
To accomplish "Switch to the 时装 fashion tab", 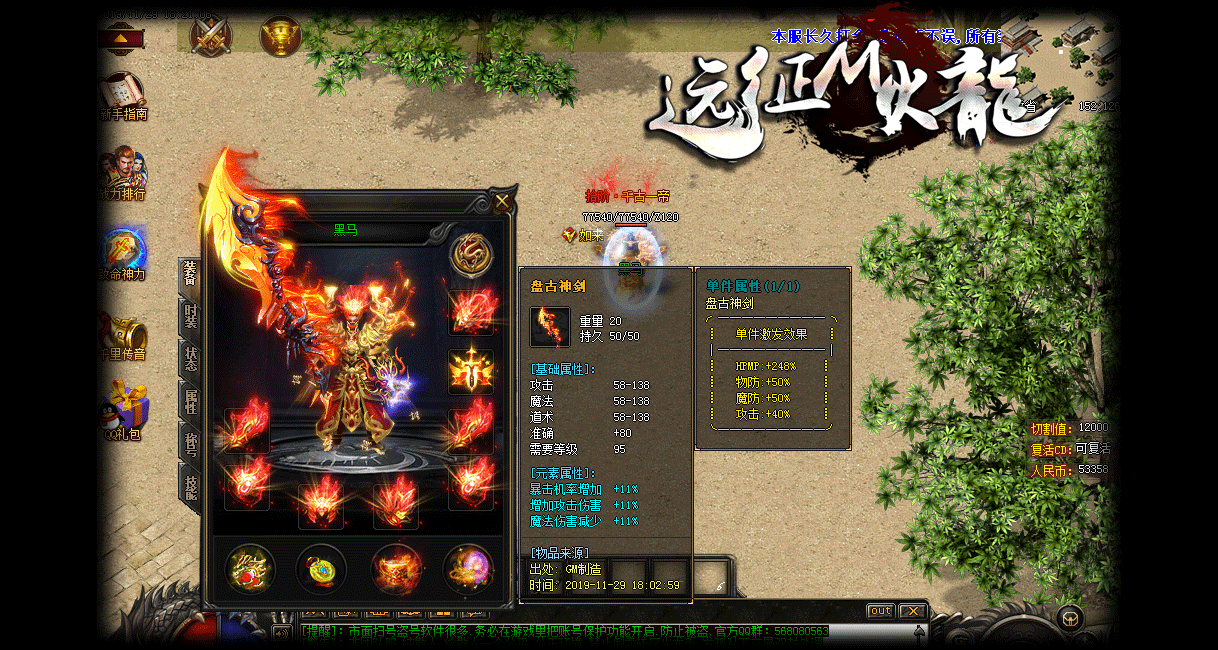I will tap(190, 316).
